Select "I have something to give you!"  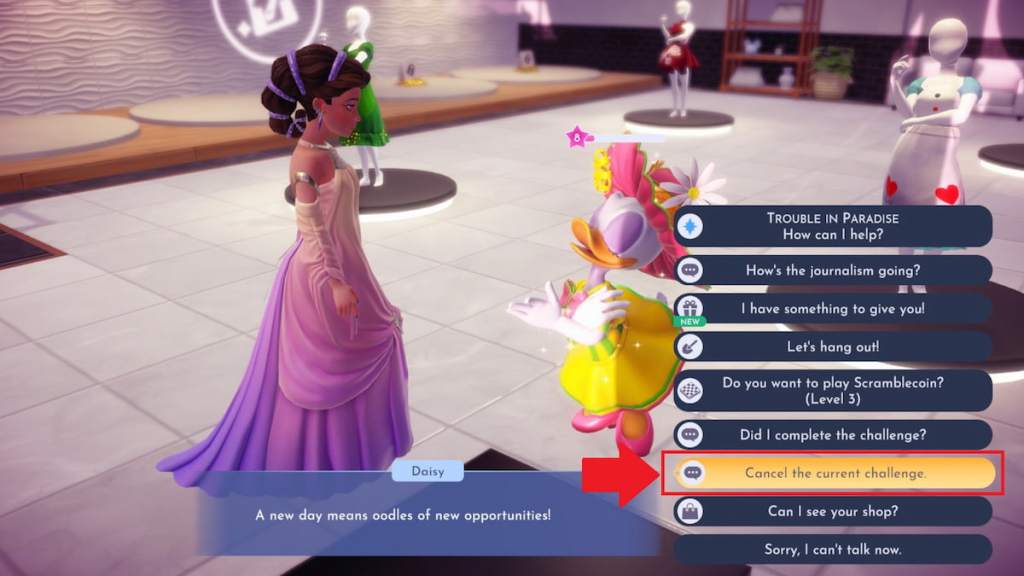[832, 308]
